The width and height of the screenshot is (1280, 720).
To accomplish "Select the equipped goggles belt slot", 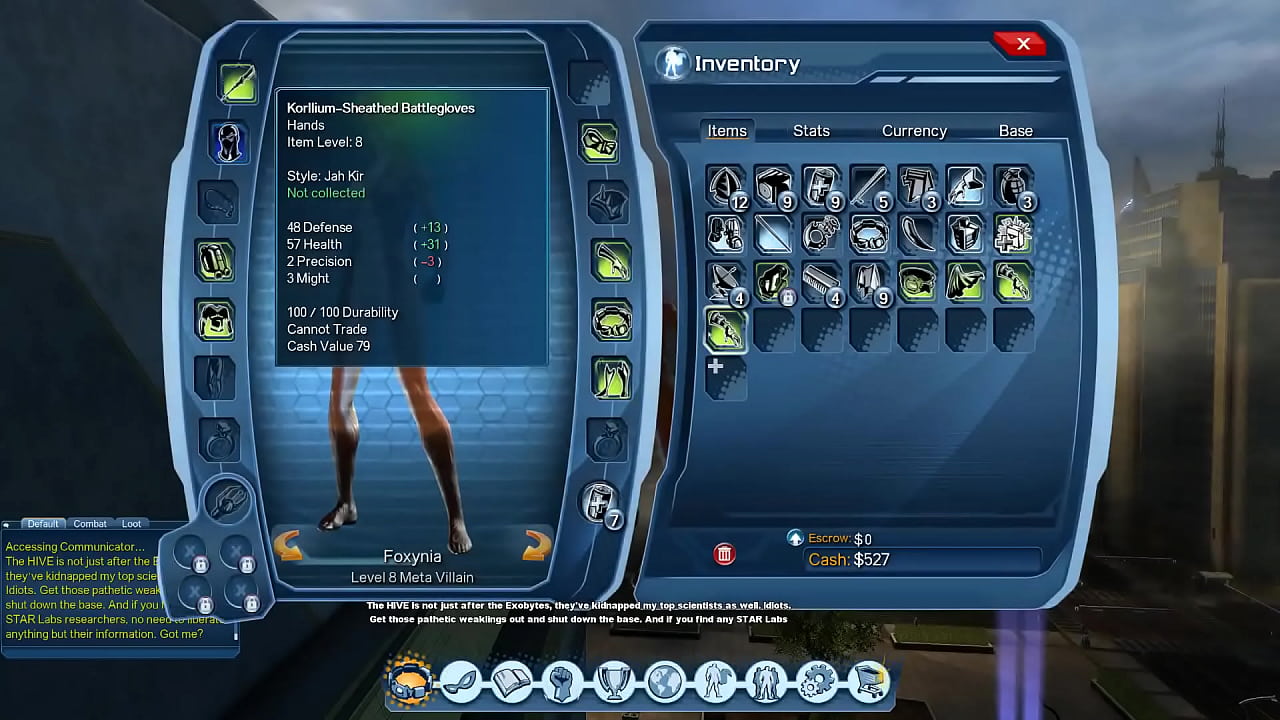I will pos(611,320).
